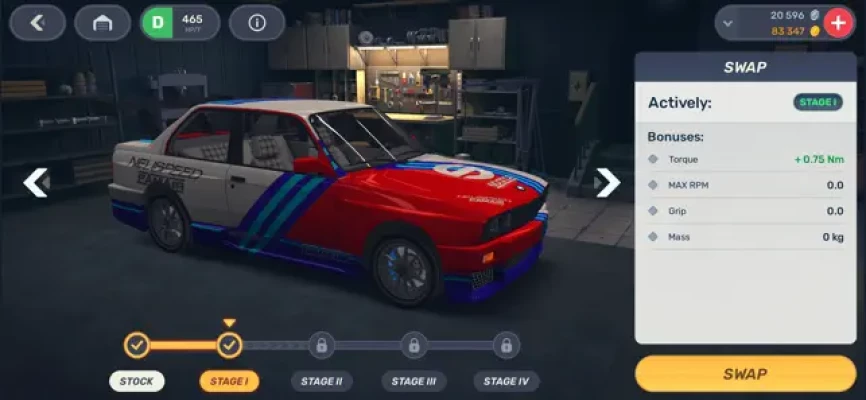
Task: Expand the currency dropdown arrow
Action: point(728,23)
